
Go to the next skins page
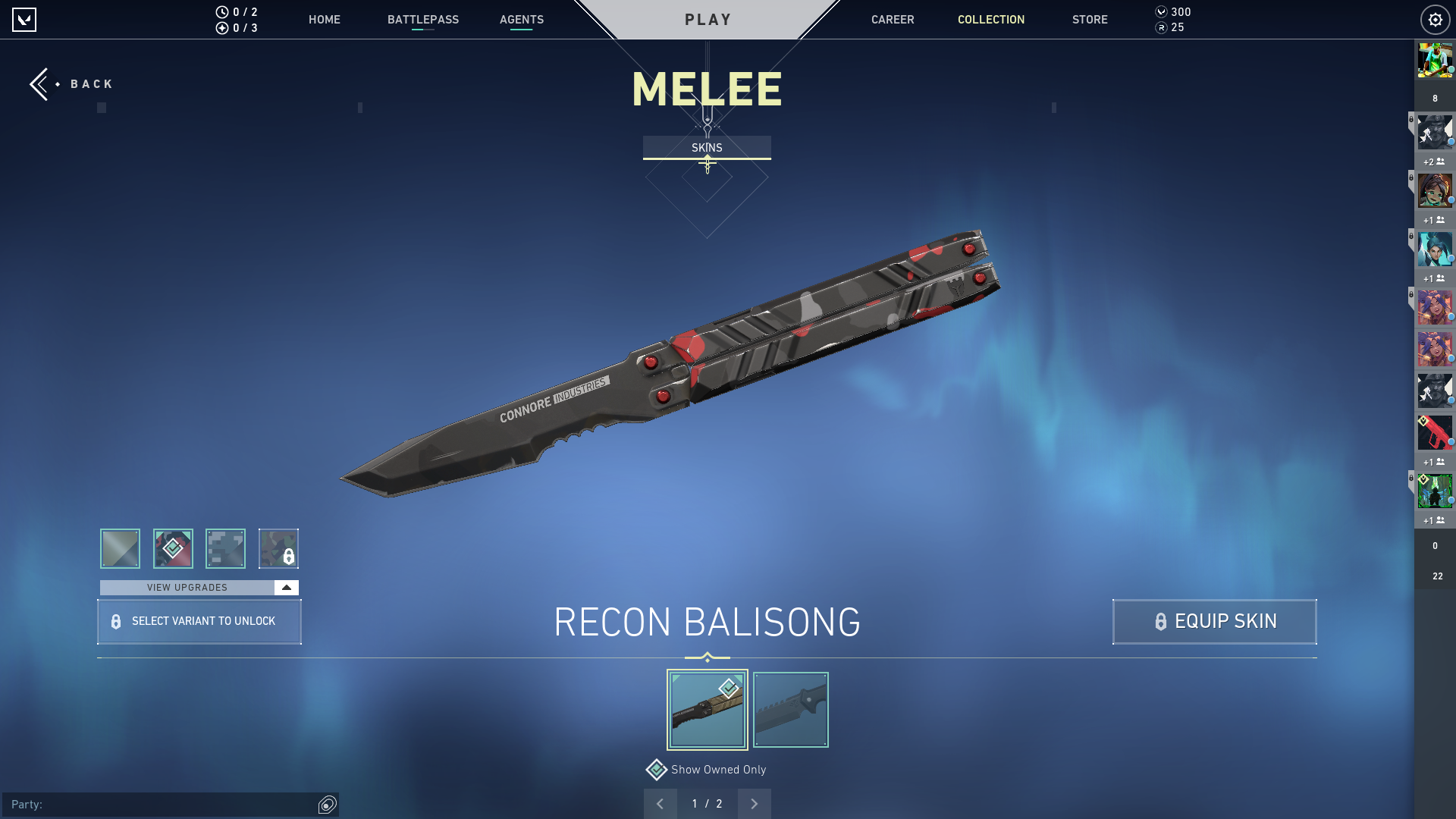coord(754,804)
